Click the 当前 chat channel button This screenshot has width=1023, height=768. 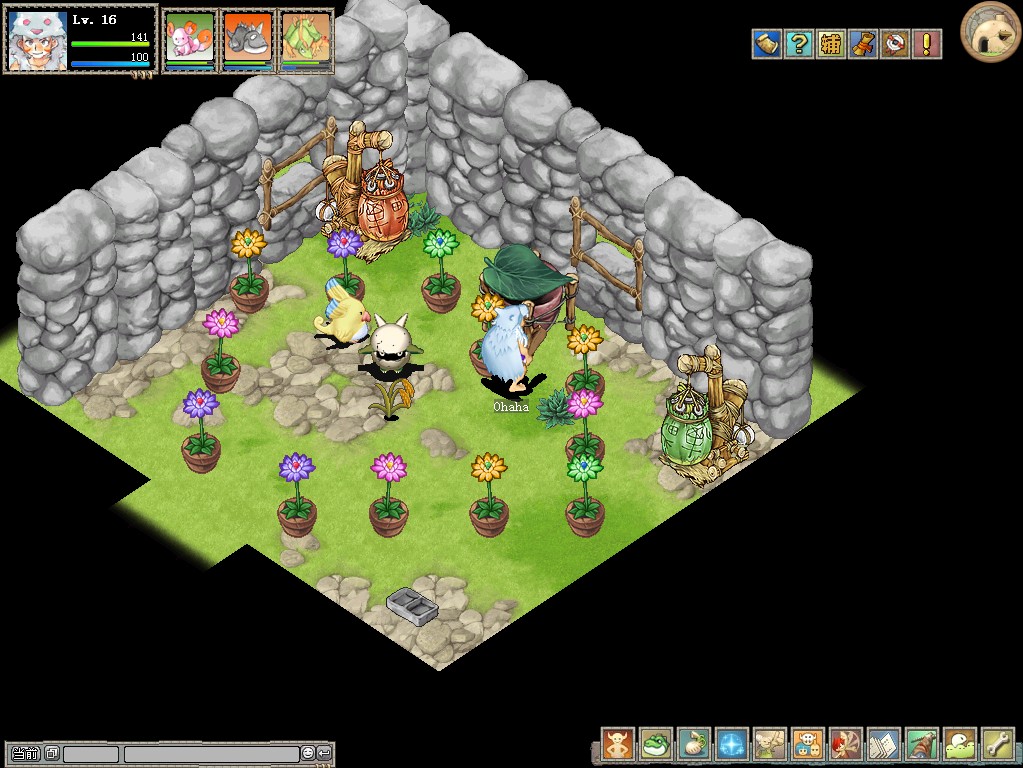click(x=26, y=753)
